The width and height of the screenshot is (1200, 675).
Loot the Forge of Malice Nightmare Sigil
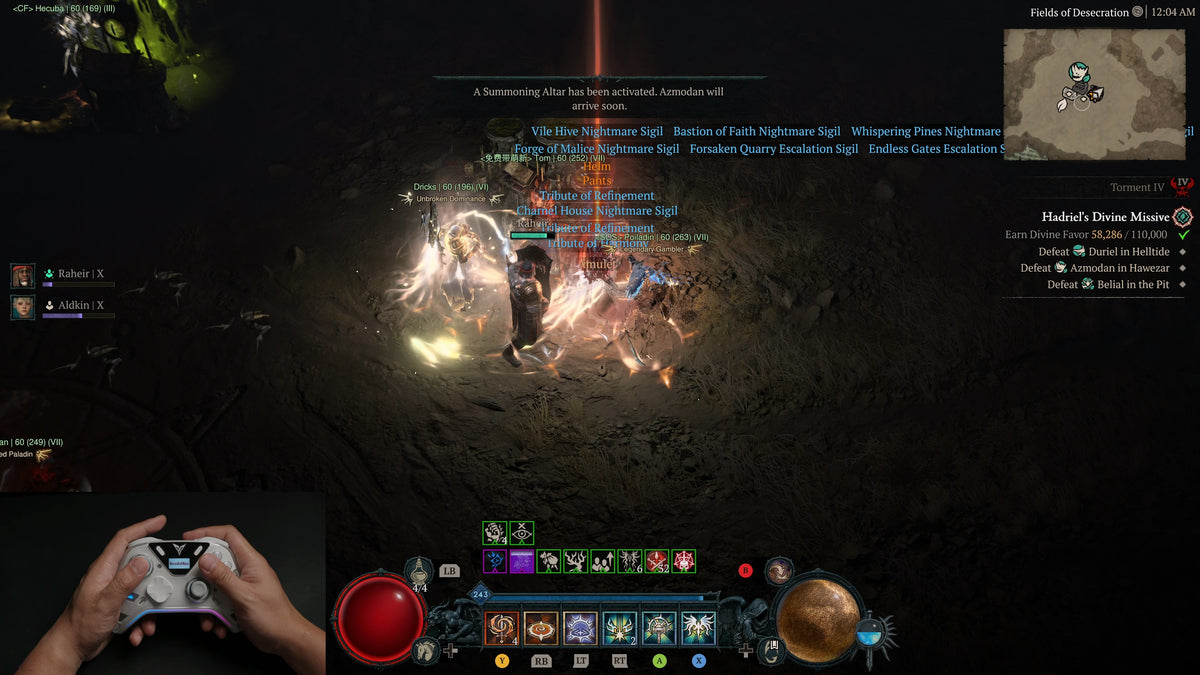pyautogui.click(x=597, y=149)
